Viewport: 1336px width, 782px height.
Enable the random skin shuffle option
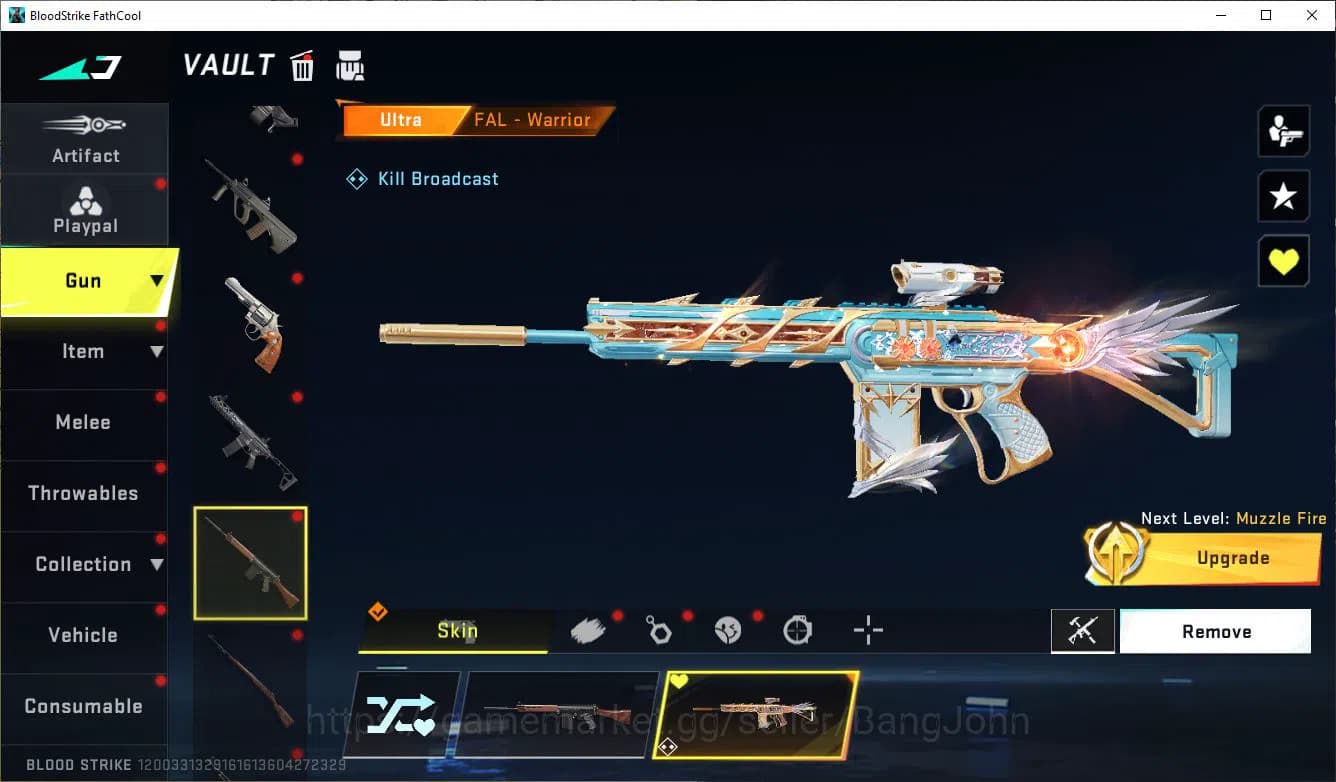404,714
